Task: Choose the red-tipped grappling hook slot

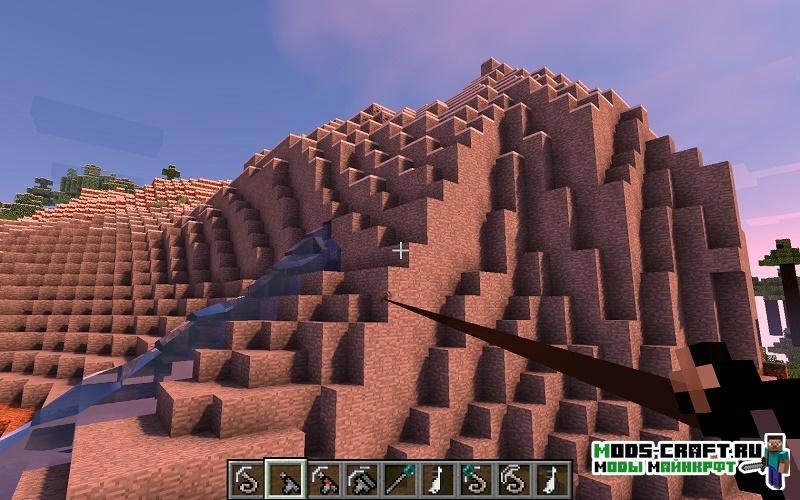Action: (x=325, y=478)
